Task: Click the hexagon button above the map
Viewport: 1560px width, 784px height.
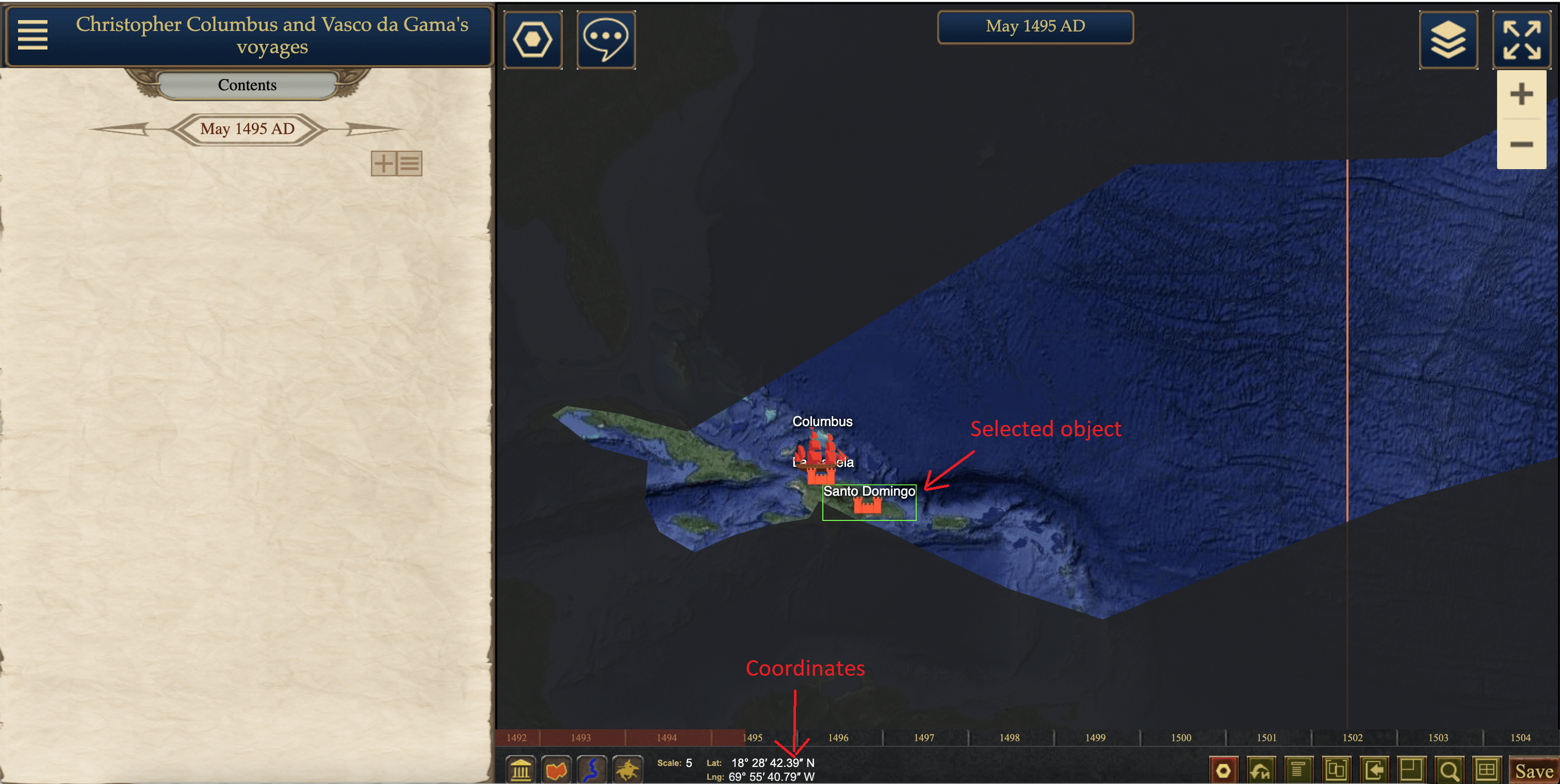Action: (x=532, y=40)
